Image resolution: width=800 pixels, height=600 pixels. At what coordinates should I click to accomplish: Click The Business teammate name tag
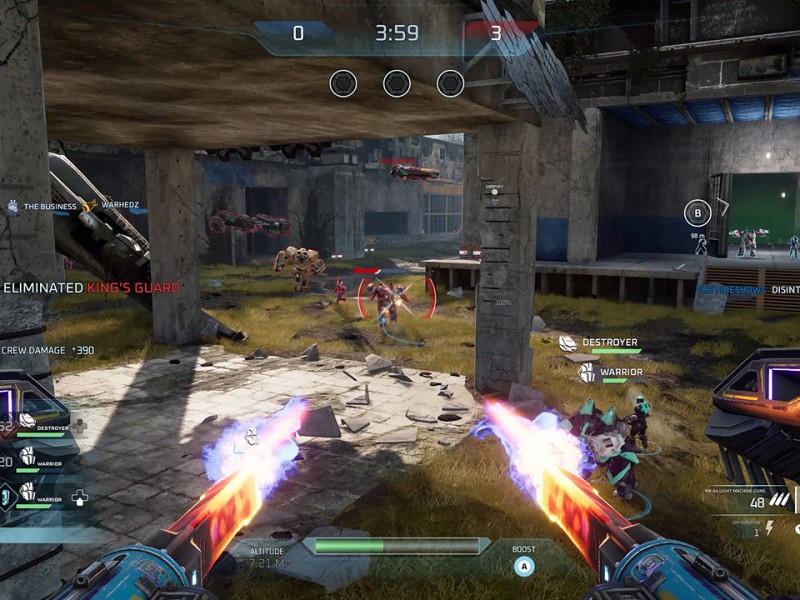pos(50,207)
